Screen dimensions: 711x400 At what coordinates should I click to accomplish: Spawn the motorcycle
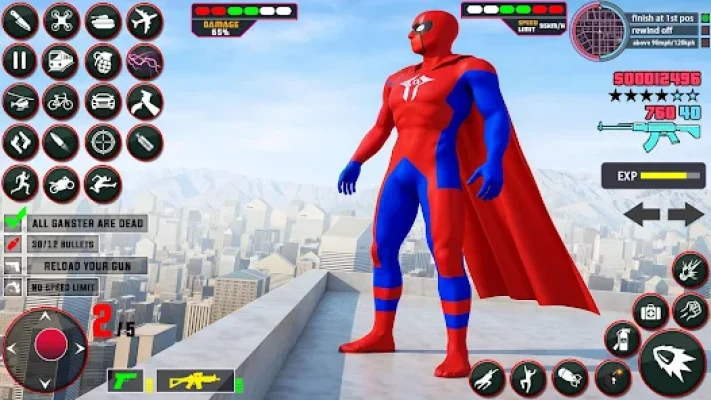click(61, 184)
